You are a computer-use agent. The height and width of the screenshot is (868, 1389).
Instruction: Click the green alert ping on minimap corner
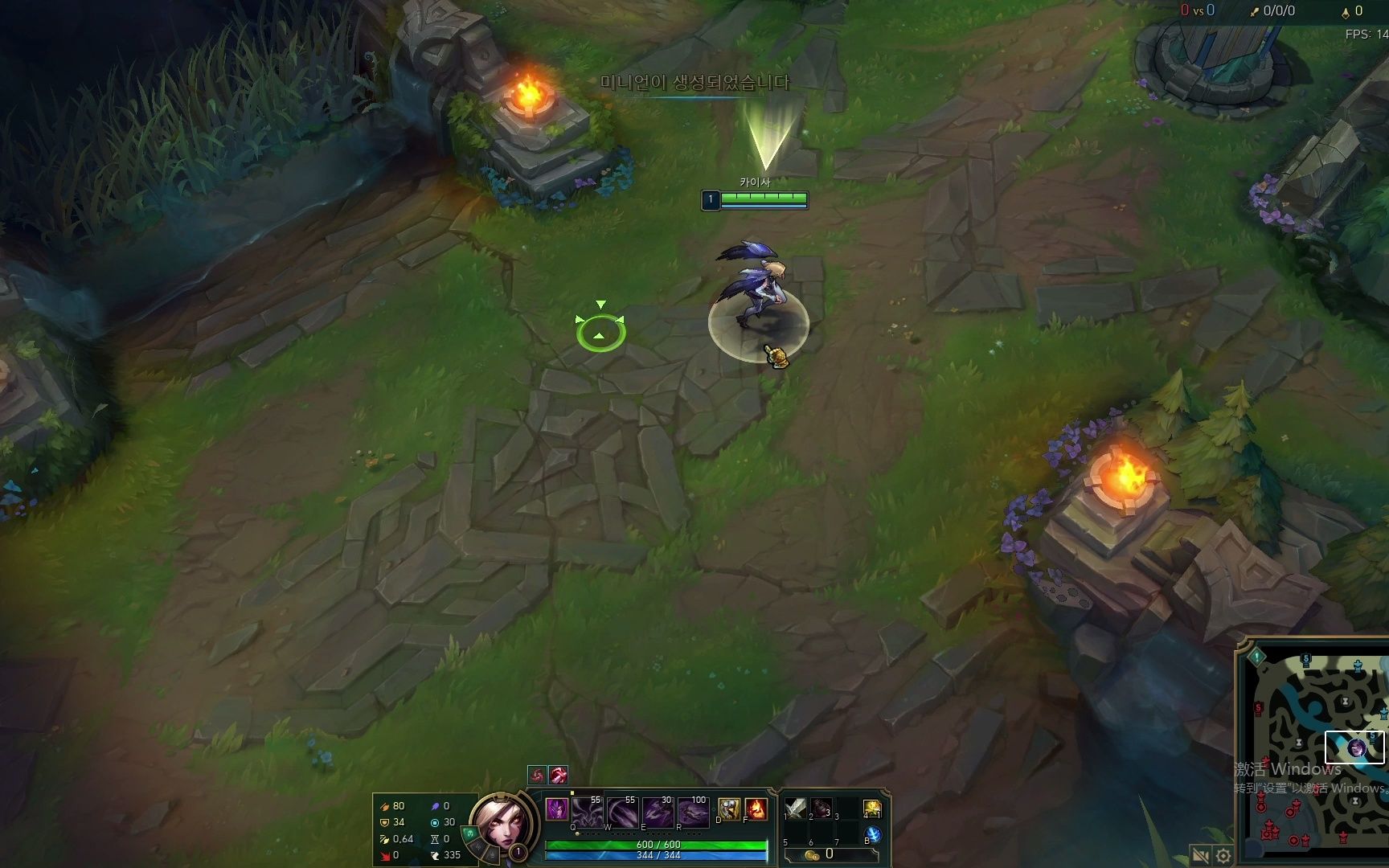click(1256, 657)
